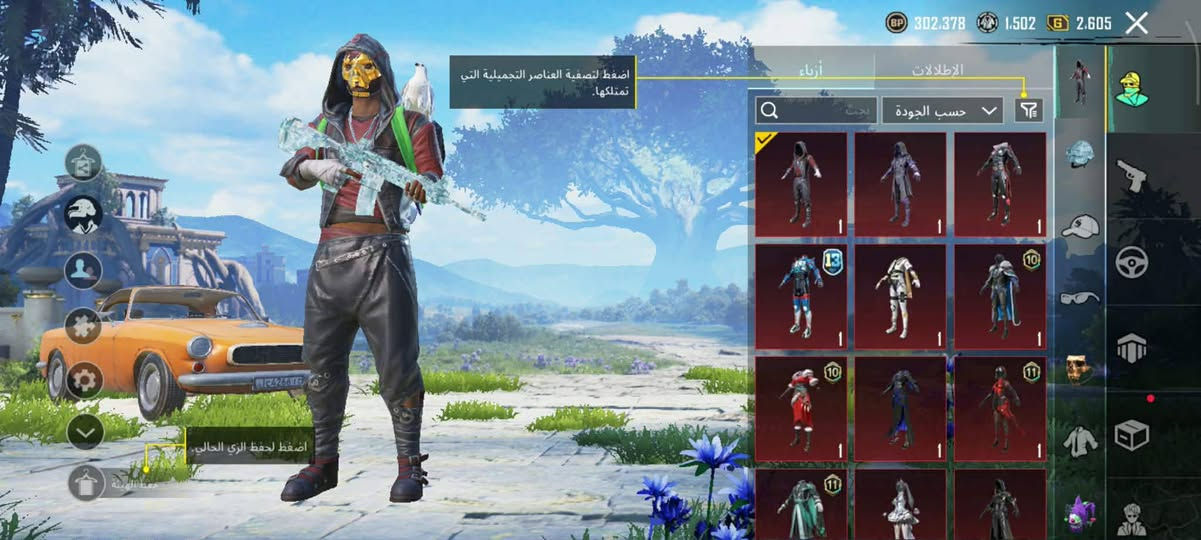The height and width of the screenshot is (540, 1201).
Task: Click the outfit search field
Action: coord(816,111)
